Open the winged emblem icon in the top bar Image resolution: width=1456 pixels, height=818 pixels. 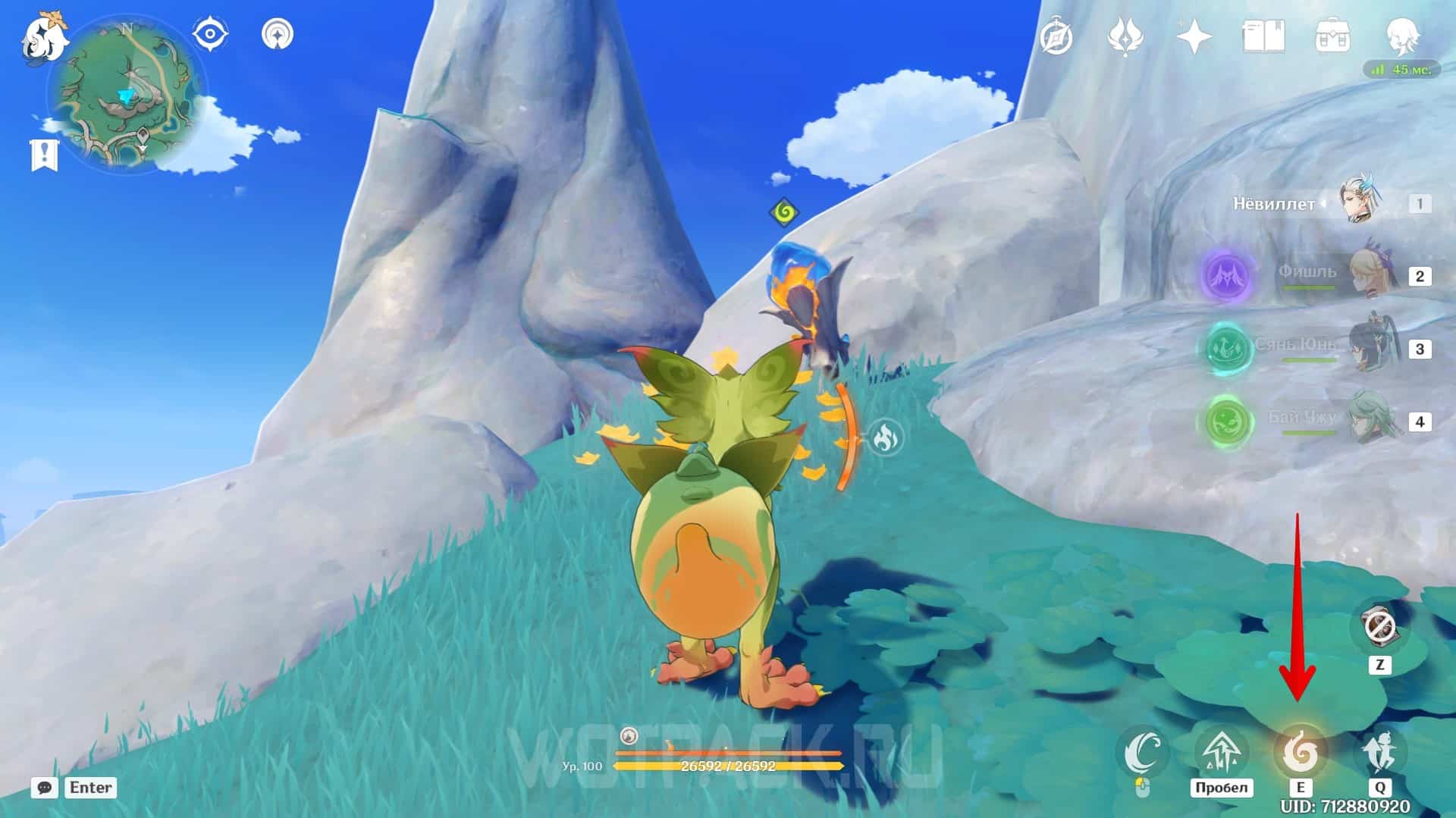pos(1125,36)
